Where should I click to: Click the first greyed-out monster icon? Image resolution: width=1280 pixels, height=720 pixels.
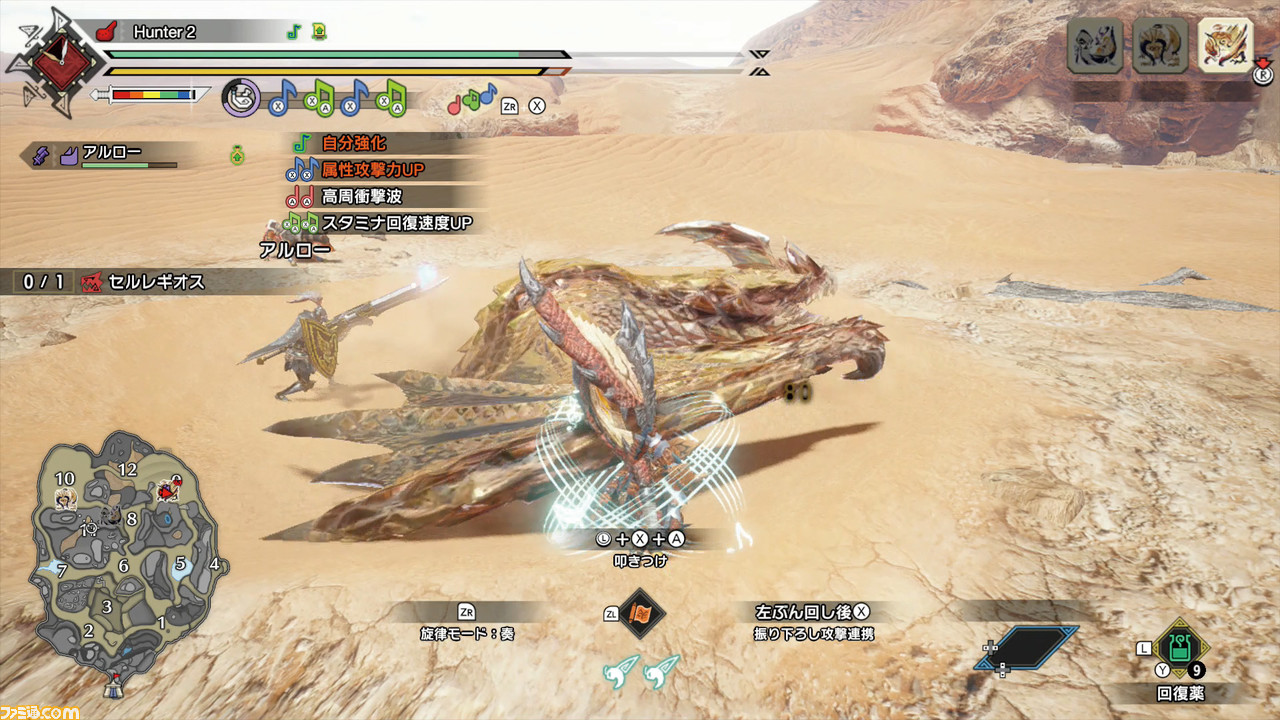1094,46
